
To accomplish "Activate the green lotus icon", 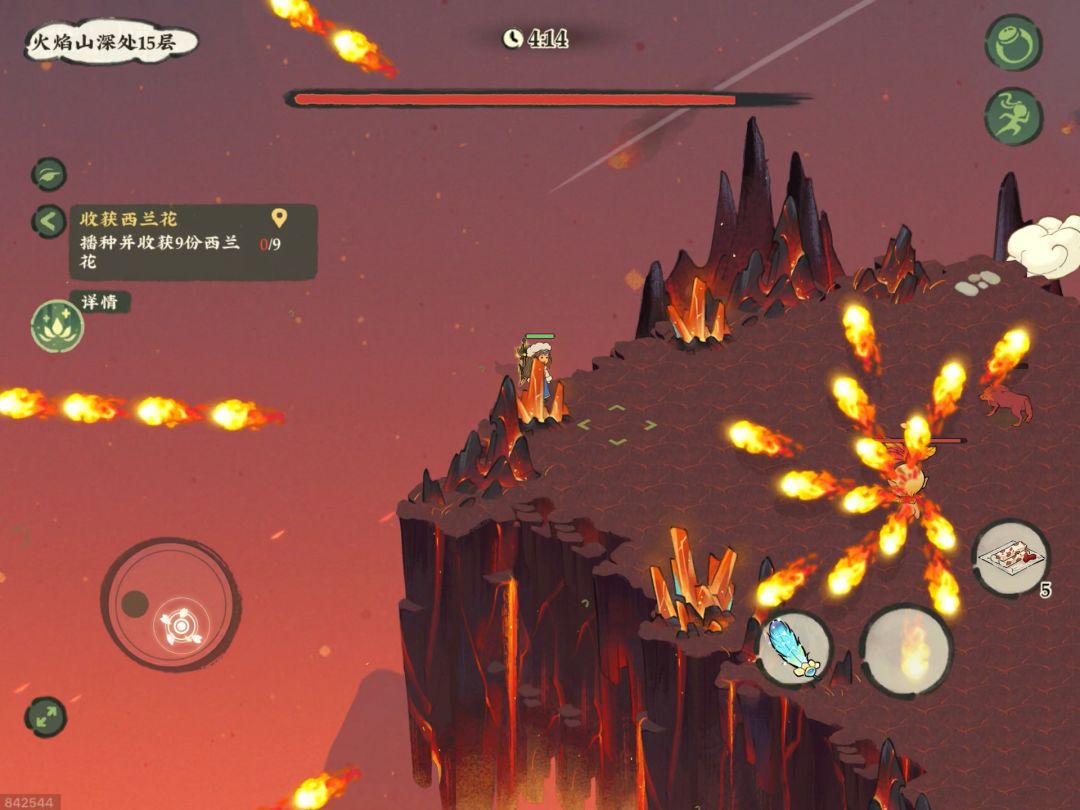I will [x=57, y=326].
